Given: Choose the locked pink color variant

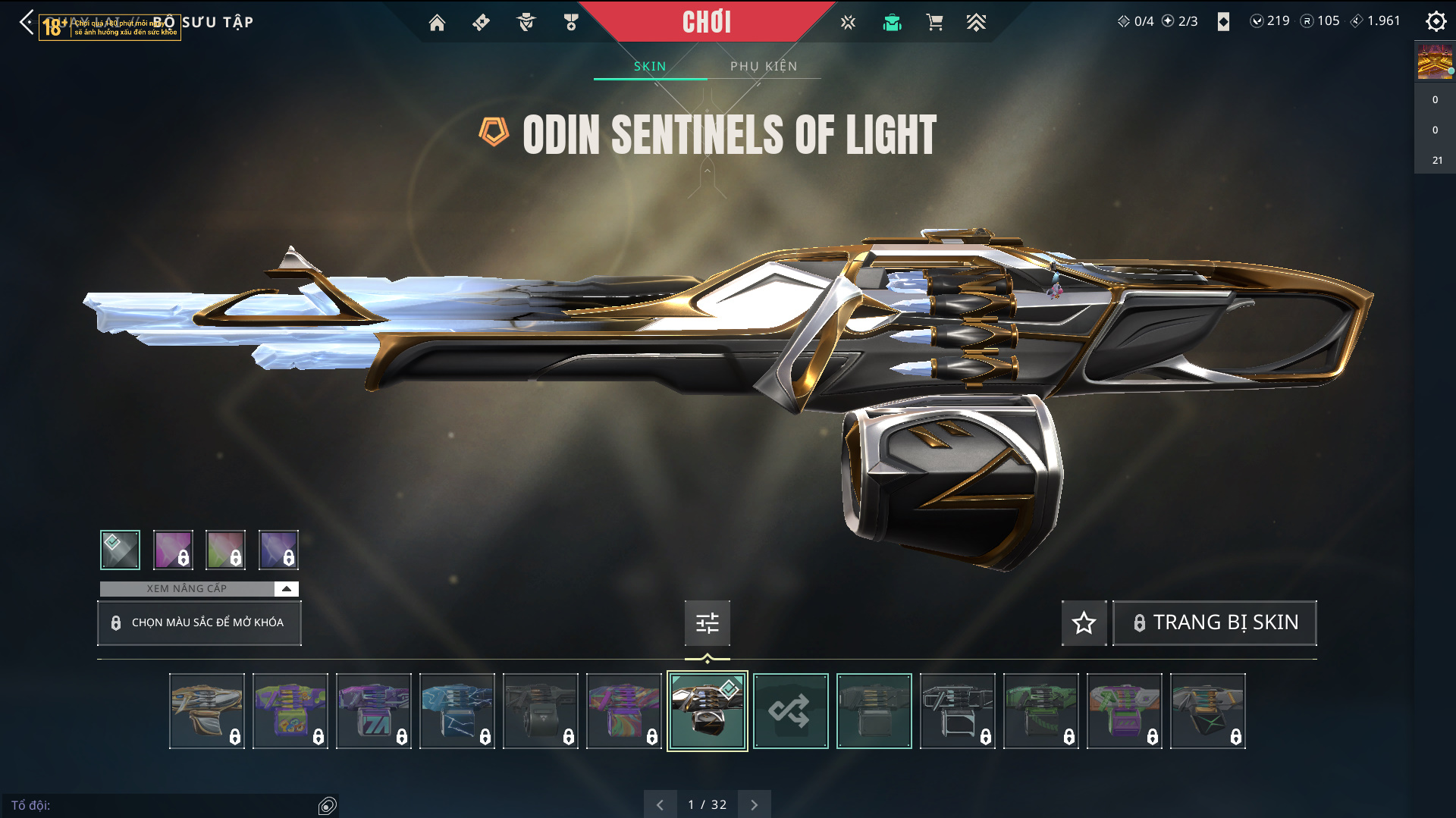Looking at the screenshot, I should pos(173,550).
